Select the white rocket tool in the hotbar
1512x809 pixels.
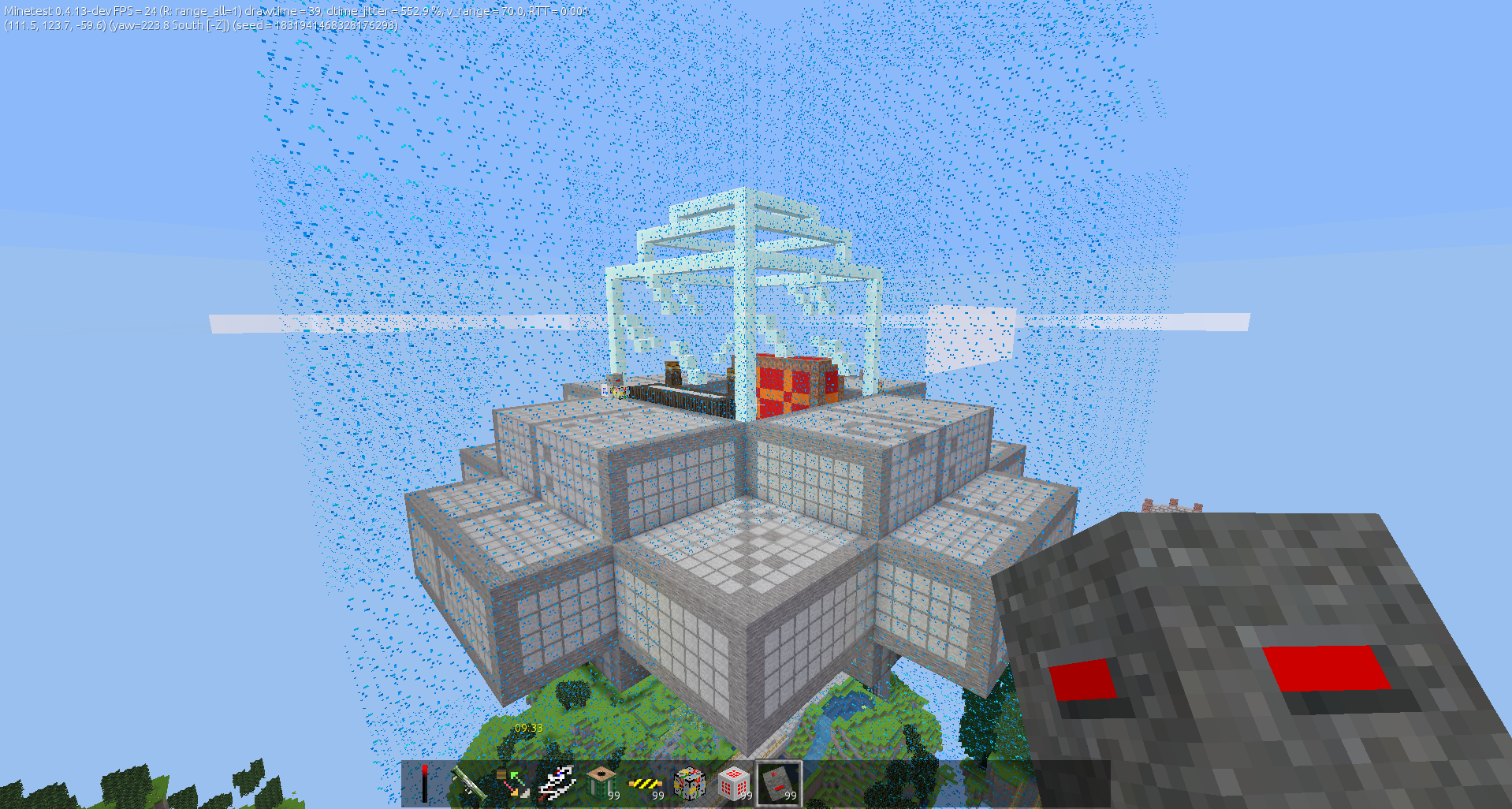pyautogui.click(x=558, y=781)
